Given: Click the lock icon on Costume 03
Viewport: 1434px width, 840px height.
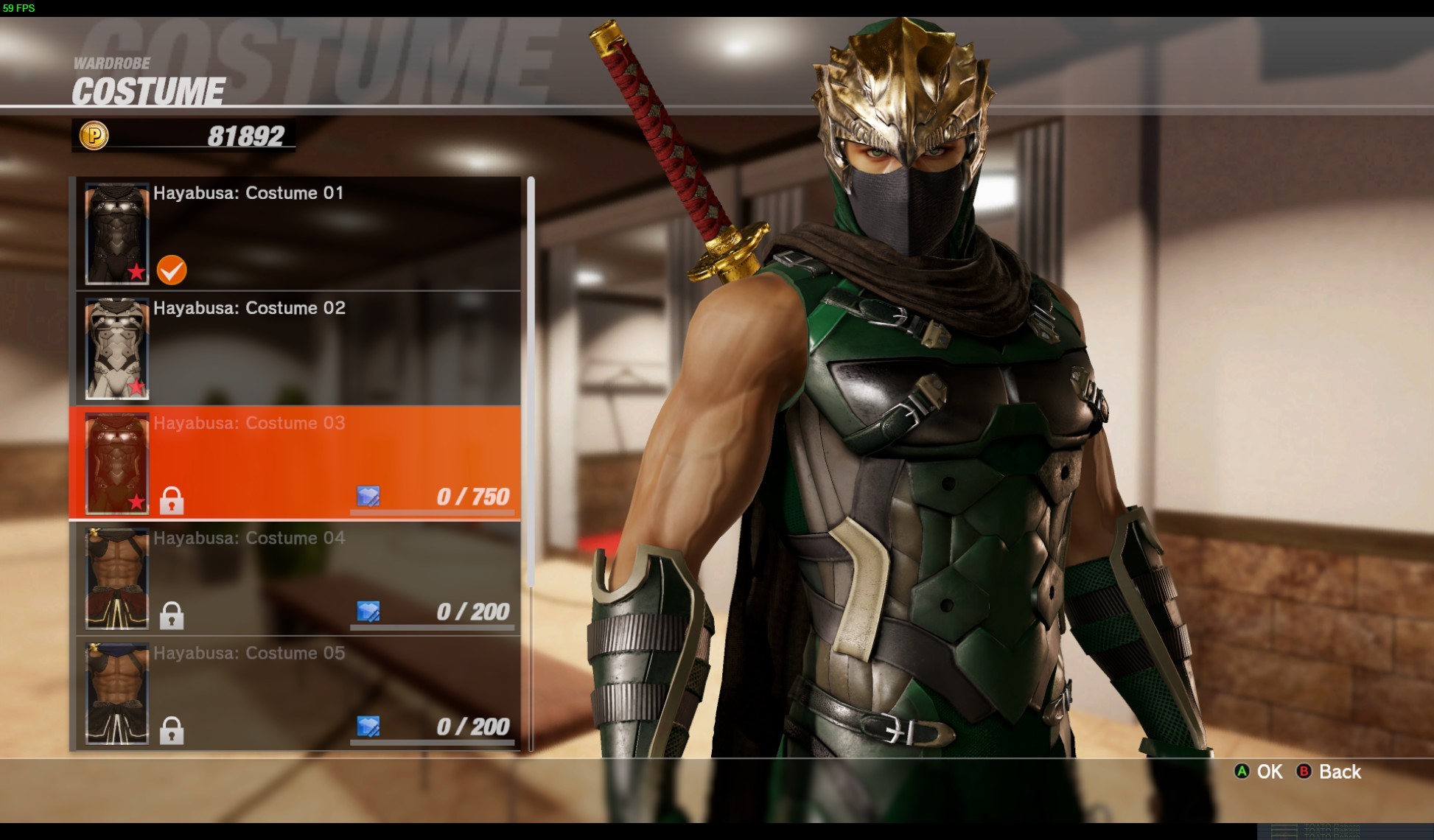Looking at the screenshot, I should coord(173,500).
